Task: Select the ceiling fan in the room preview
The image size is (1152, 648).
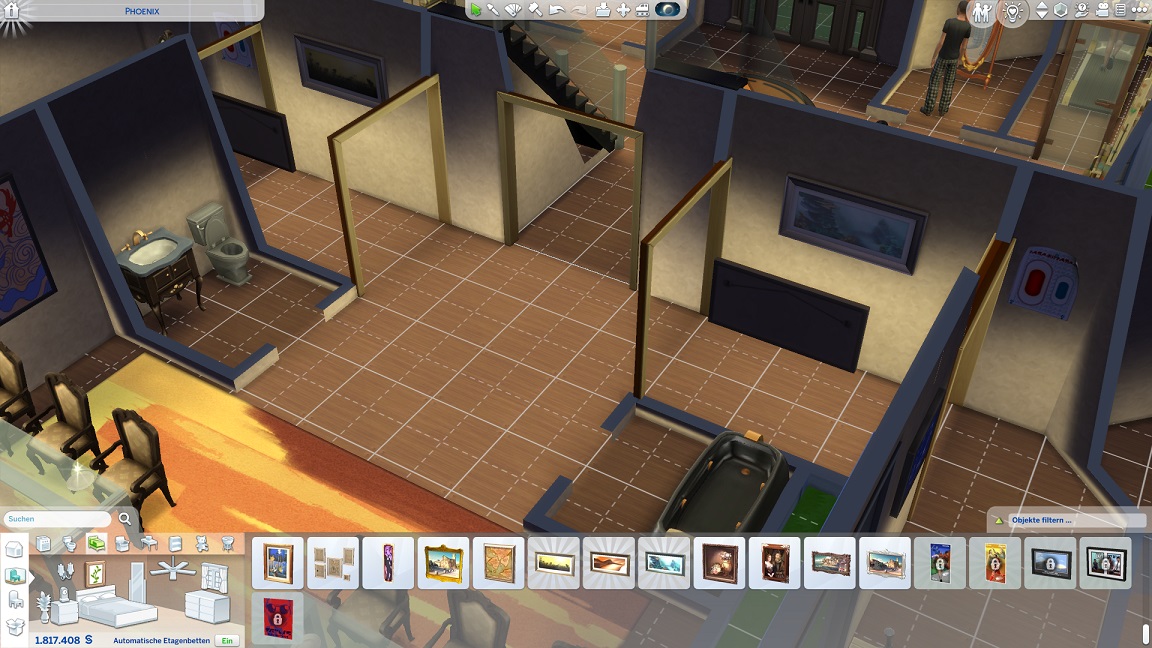Action: point(172,570)
